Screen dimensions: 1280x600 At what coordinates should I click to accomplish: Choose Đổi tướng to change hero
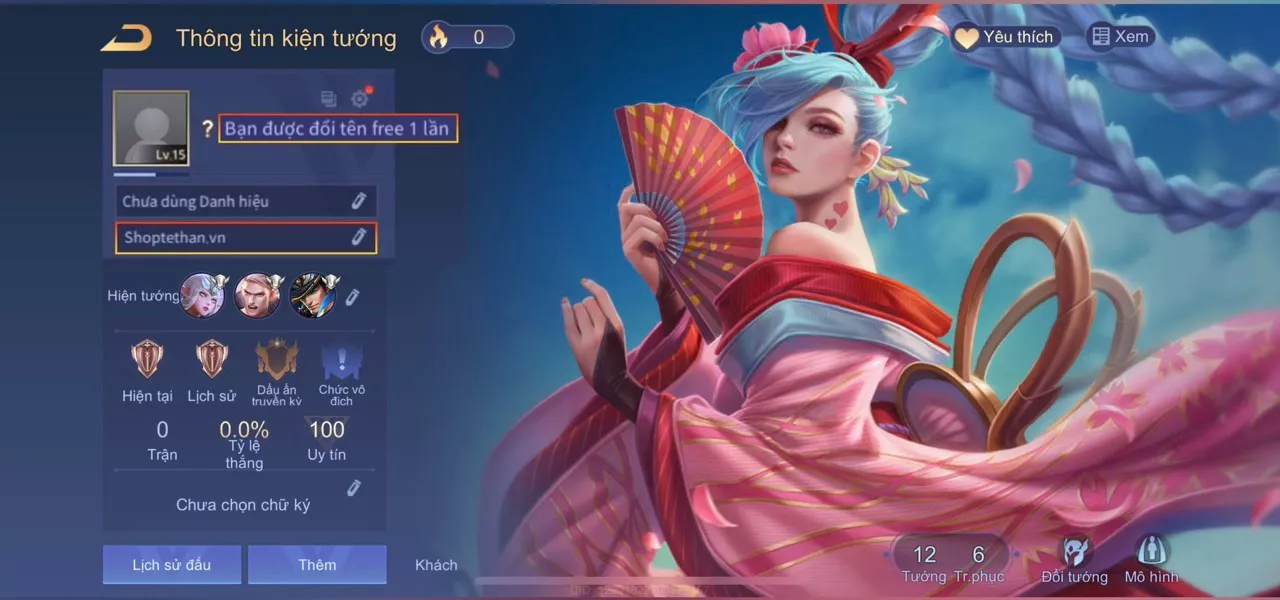(x=1075, y=559)
